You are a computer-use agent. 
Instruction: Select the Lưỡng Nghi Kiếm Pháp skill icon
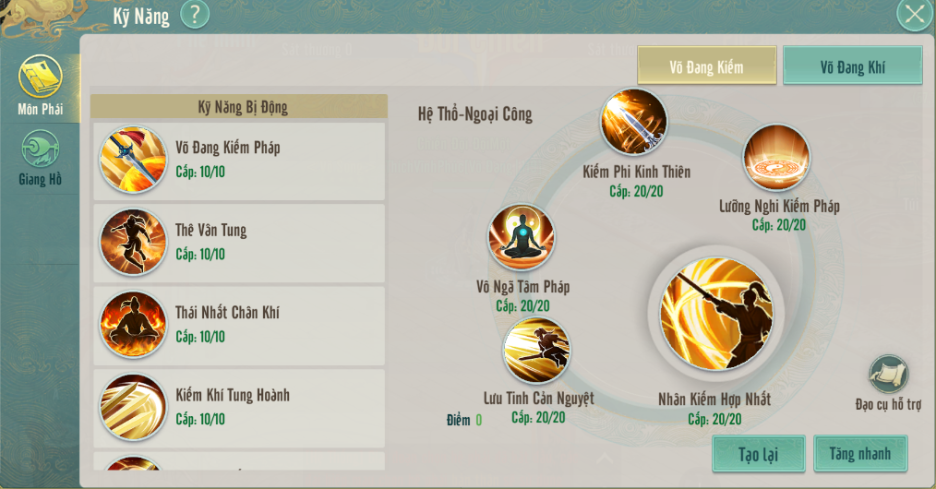777,158
